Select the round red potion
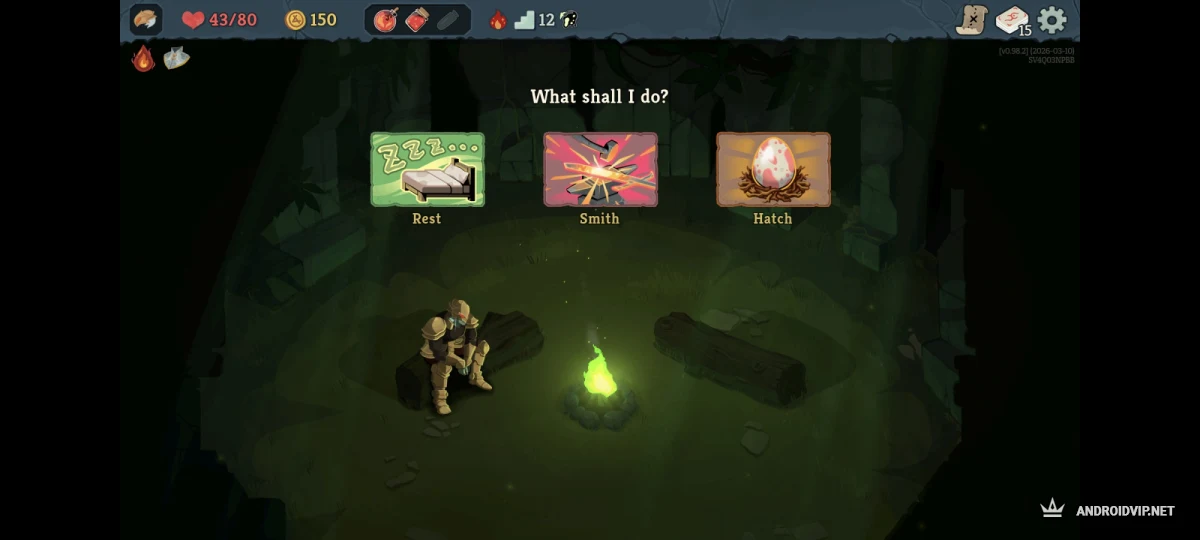The image size is (1200, 540). click(x=385, y=20)
